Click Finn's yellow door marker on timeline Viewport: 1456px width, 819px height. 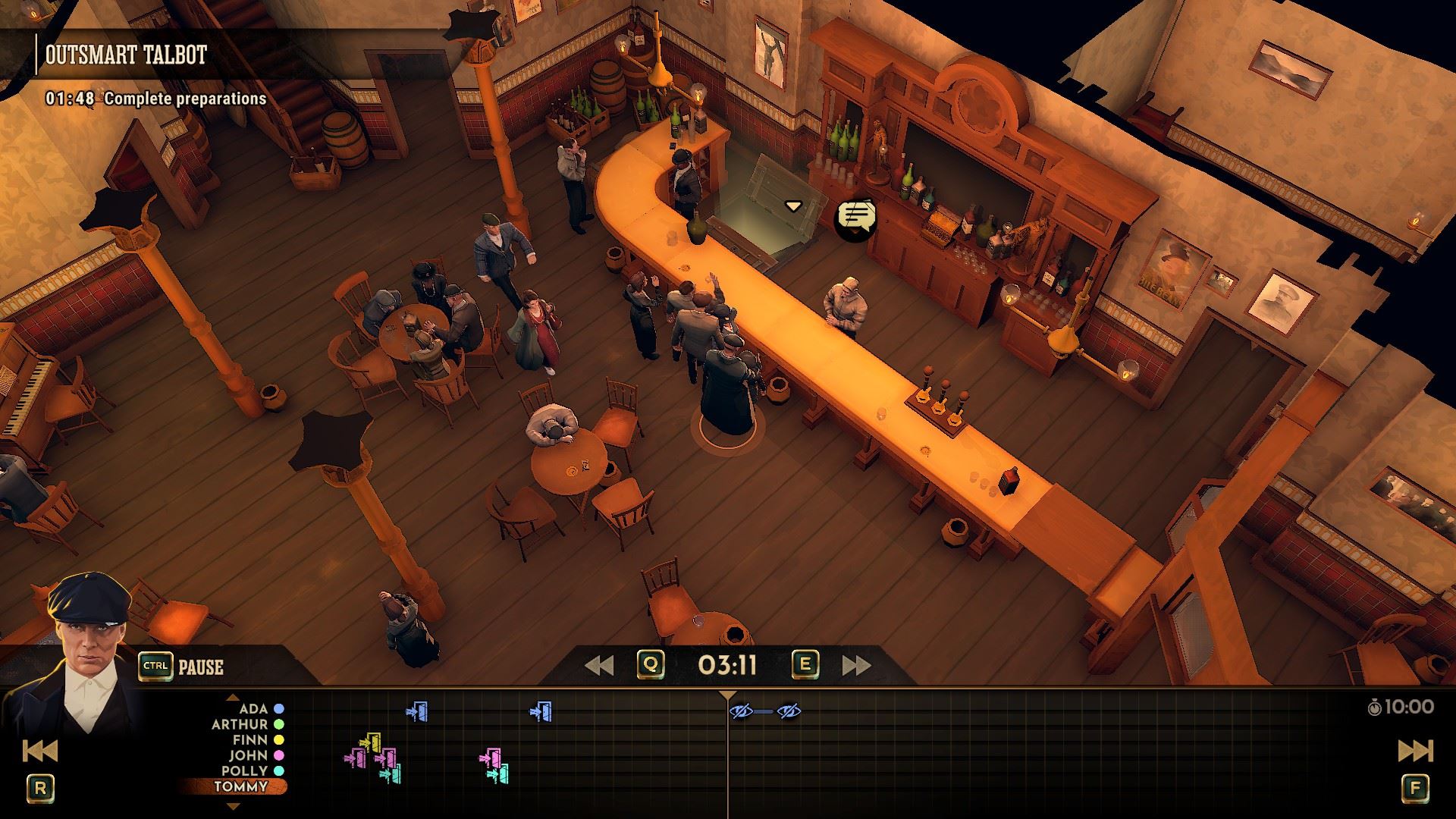pyautogui.click(x=372, y=741)
